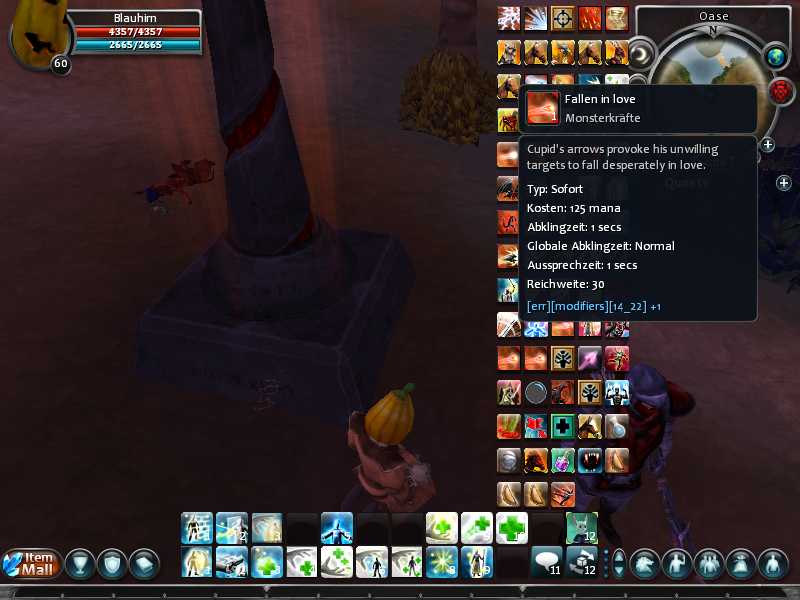Activate the fanged mouth bite skill
Screen dimensions: 800x600
pos(590,460)
